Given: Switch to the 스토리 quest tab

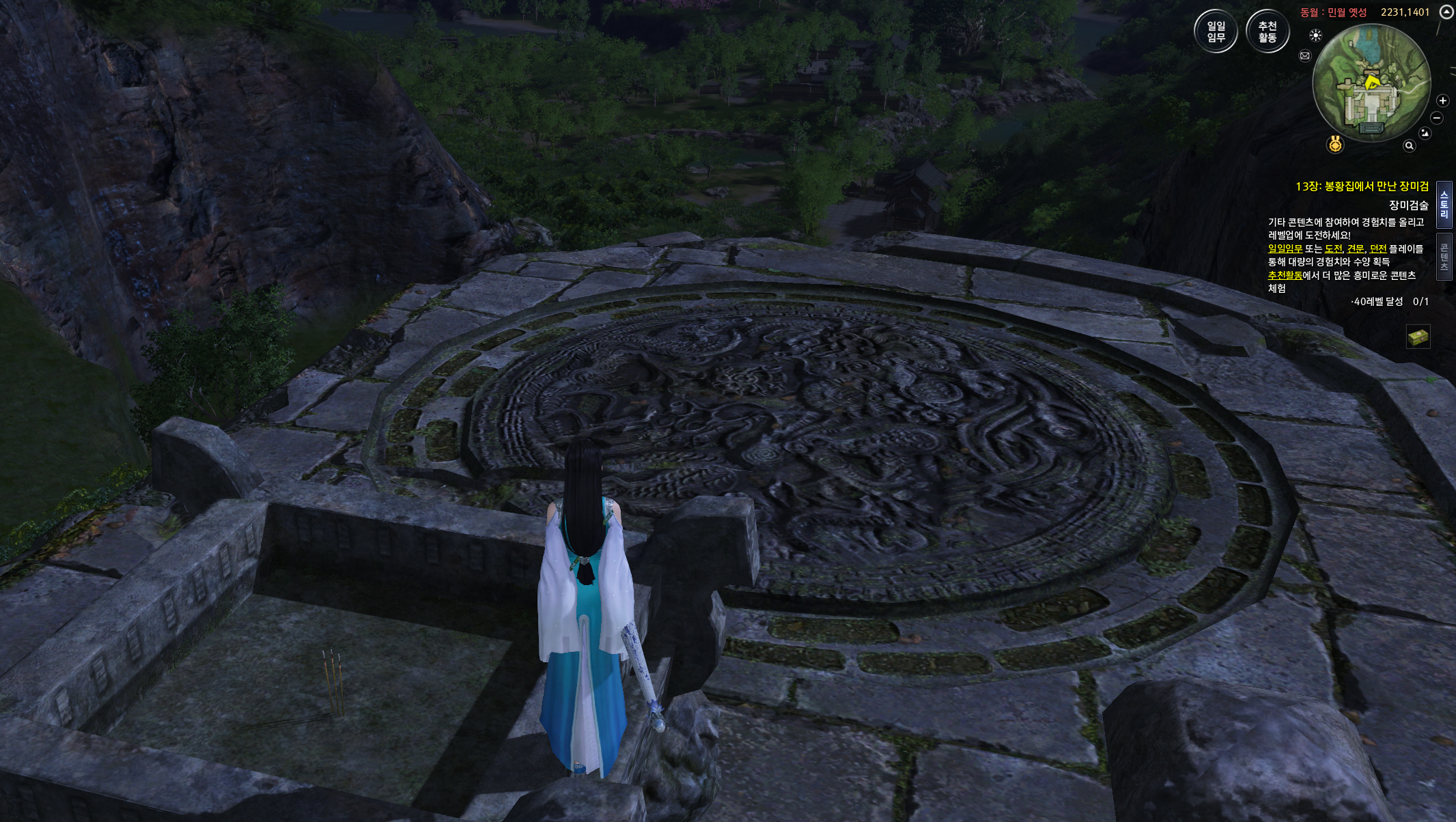Looking at the screenshot, I should [x=1444, y=204].
